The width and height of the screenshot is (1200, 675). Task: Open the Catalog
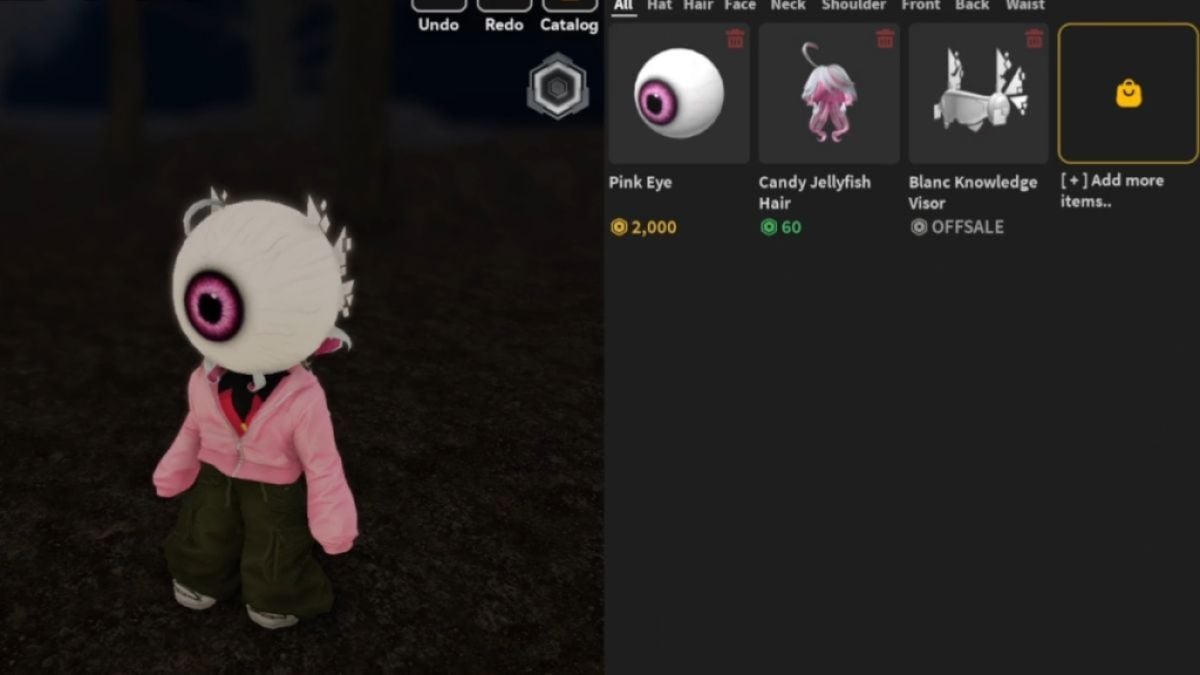[569, 16]
